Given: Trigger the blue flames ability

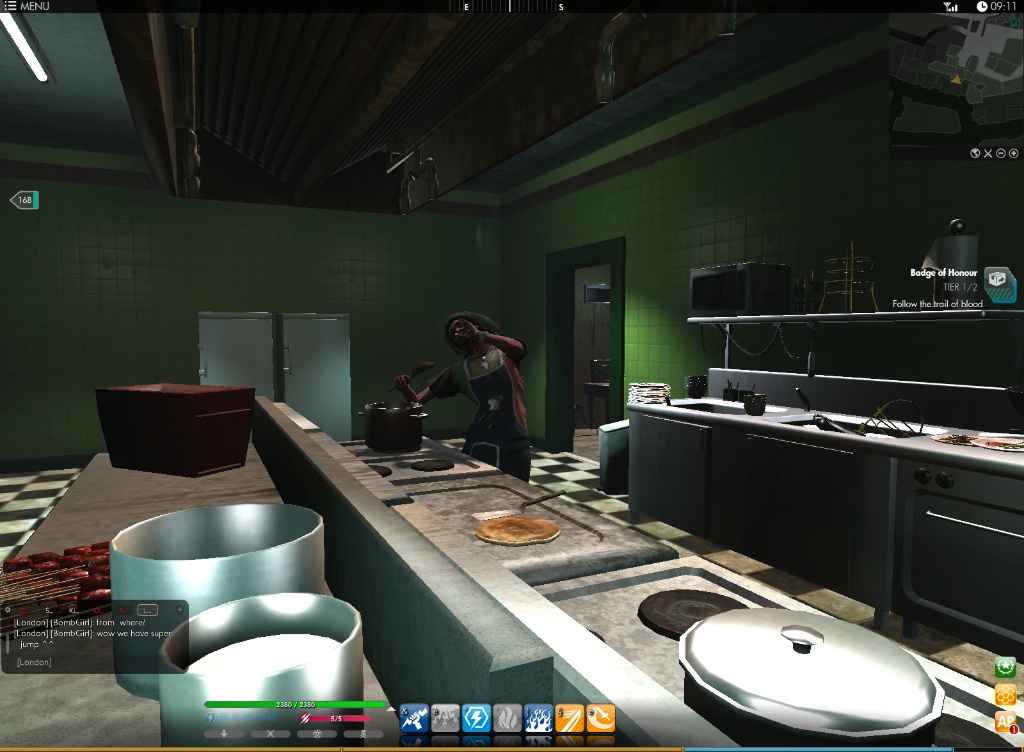Looking at the screenshot, I should pos(538,718).
